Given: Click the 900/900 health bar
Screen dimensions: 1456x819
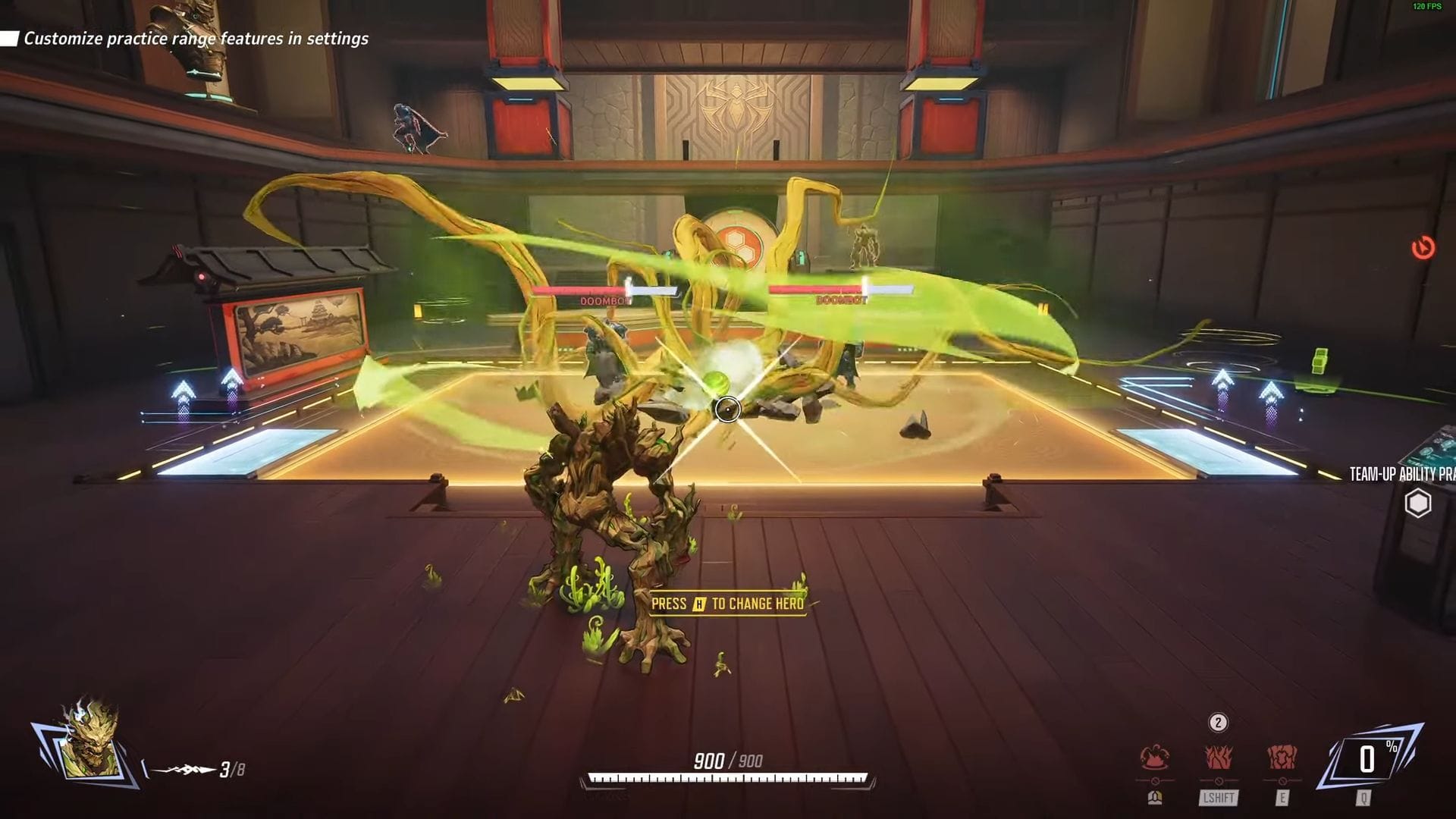Looking at the screenshot, I should (726, 777).
